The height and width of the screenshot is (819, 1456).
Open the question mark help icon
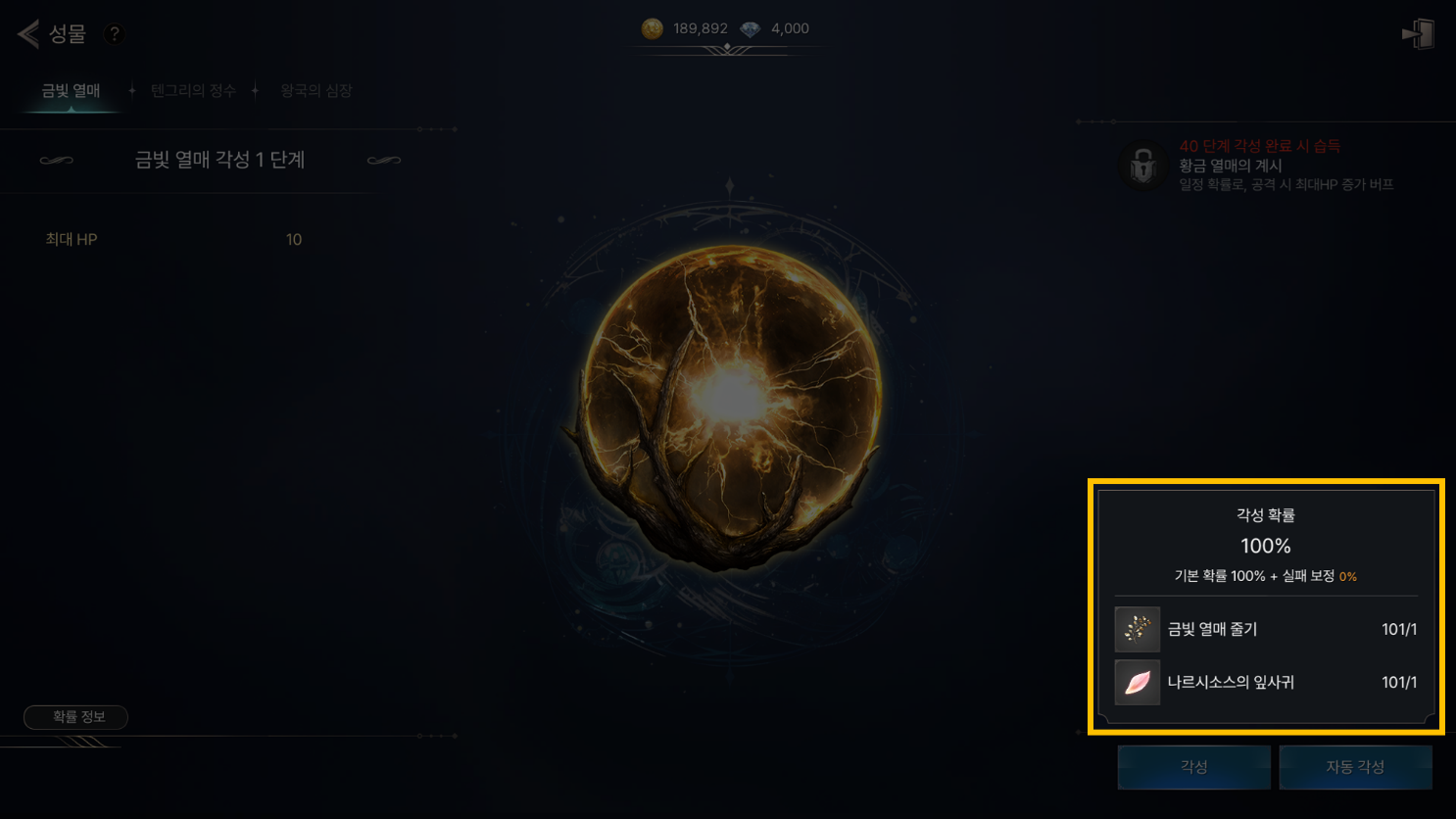(115, 34)
